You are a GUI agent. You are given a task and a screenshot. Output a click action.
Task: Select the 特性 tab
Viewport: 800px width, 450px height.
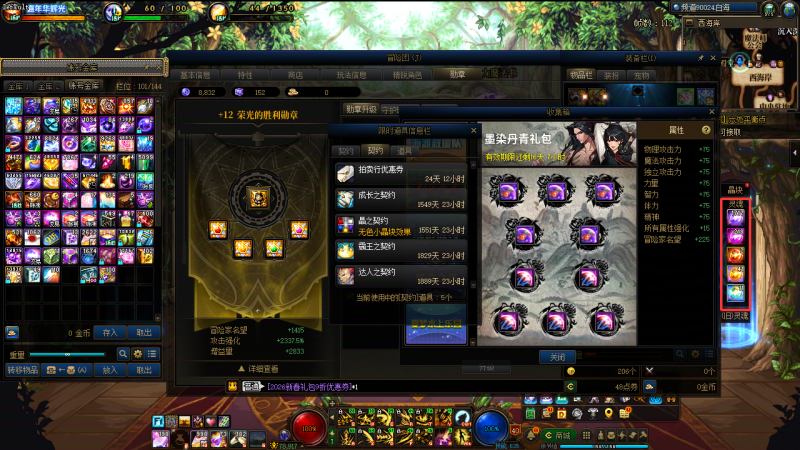click(x=245, y=74)
